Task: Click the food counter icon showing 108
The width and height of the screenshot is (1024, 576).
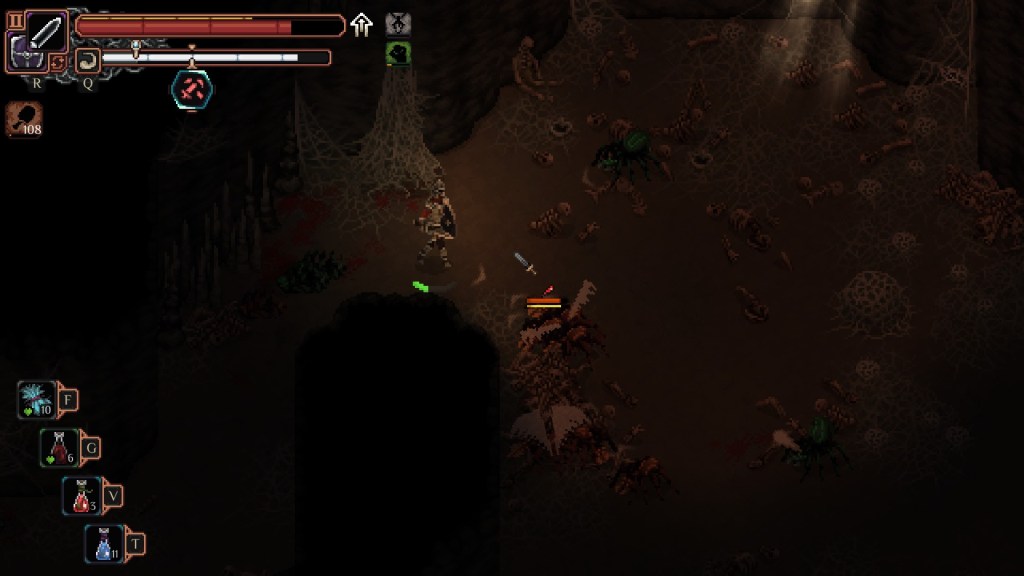Action: point(24,119)
